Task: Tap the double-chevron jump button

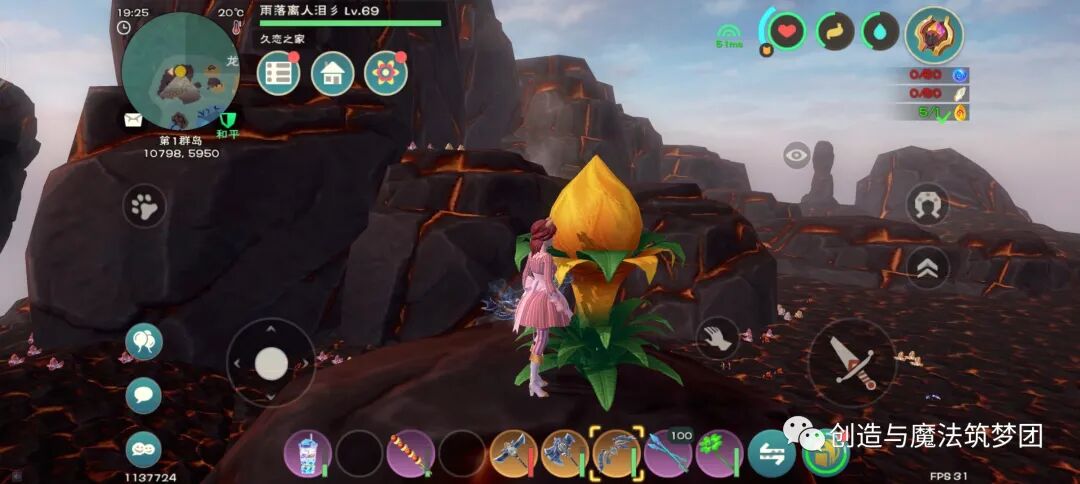Action: click(x=927, y=266)
